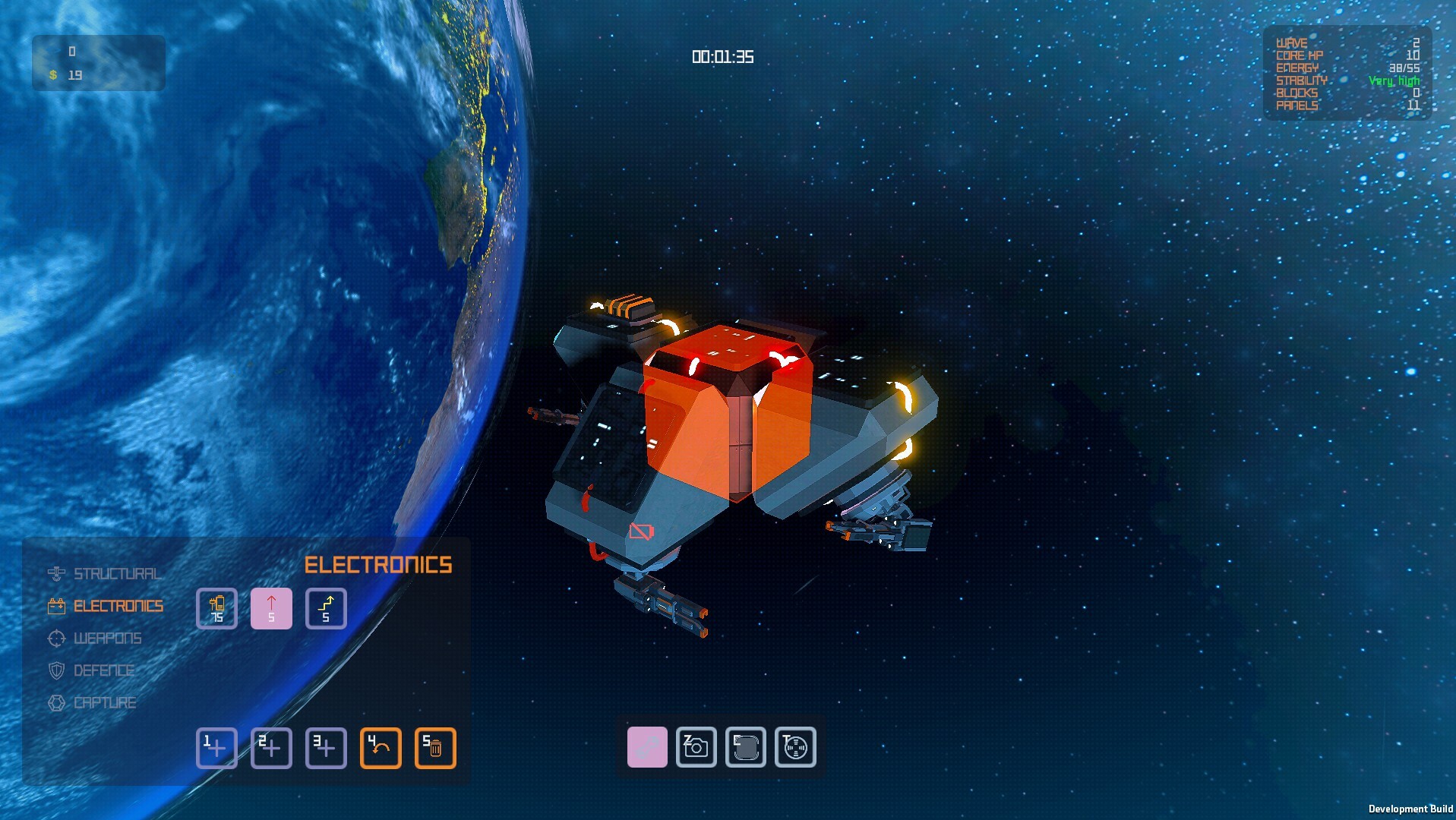Show the Defence category

pos(103,670)
